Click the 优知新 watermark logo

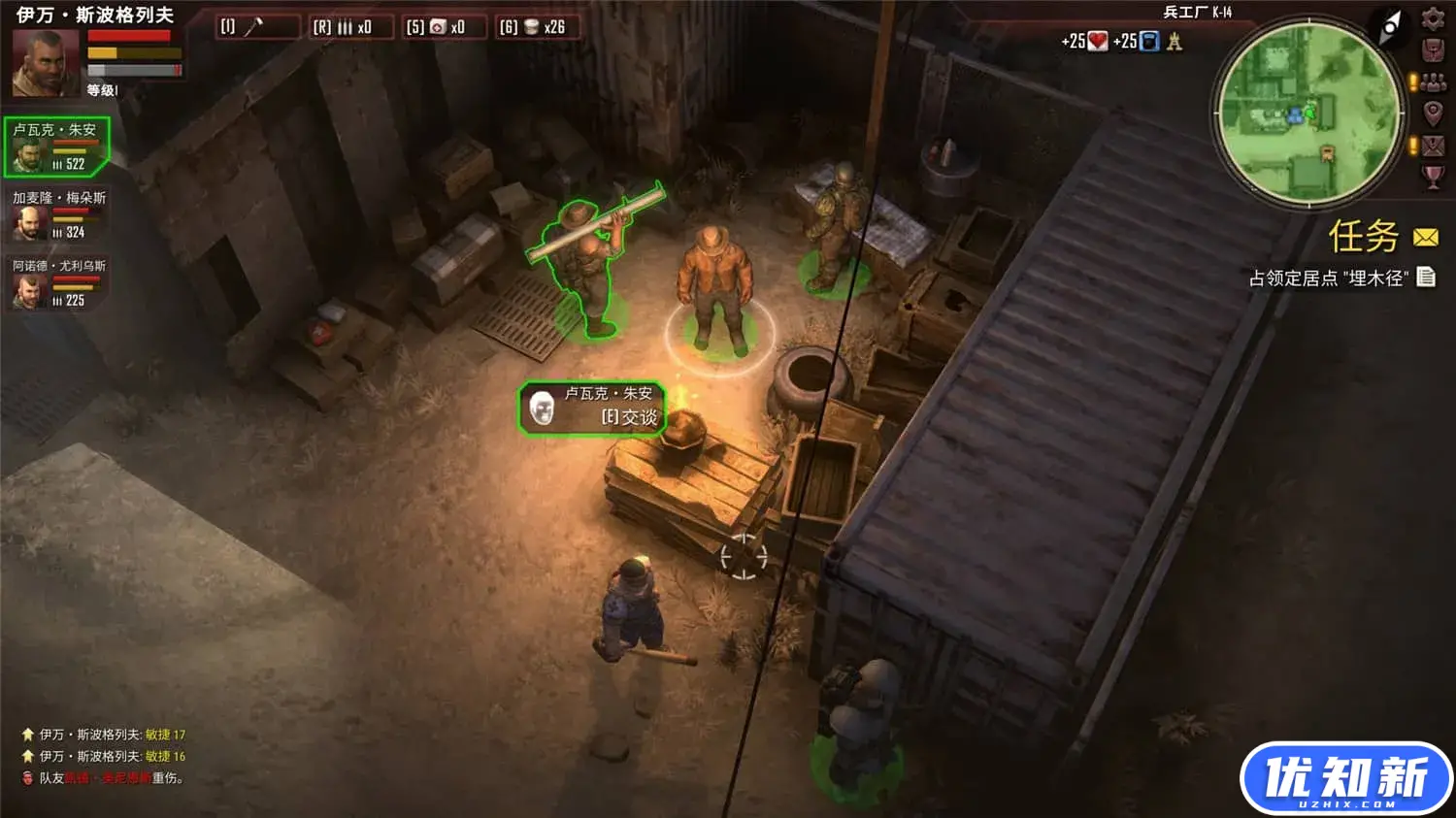[1345, 778]
